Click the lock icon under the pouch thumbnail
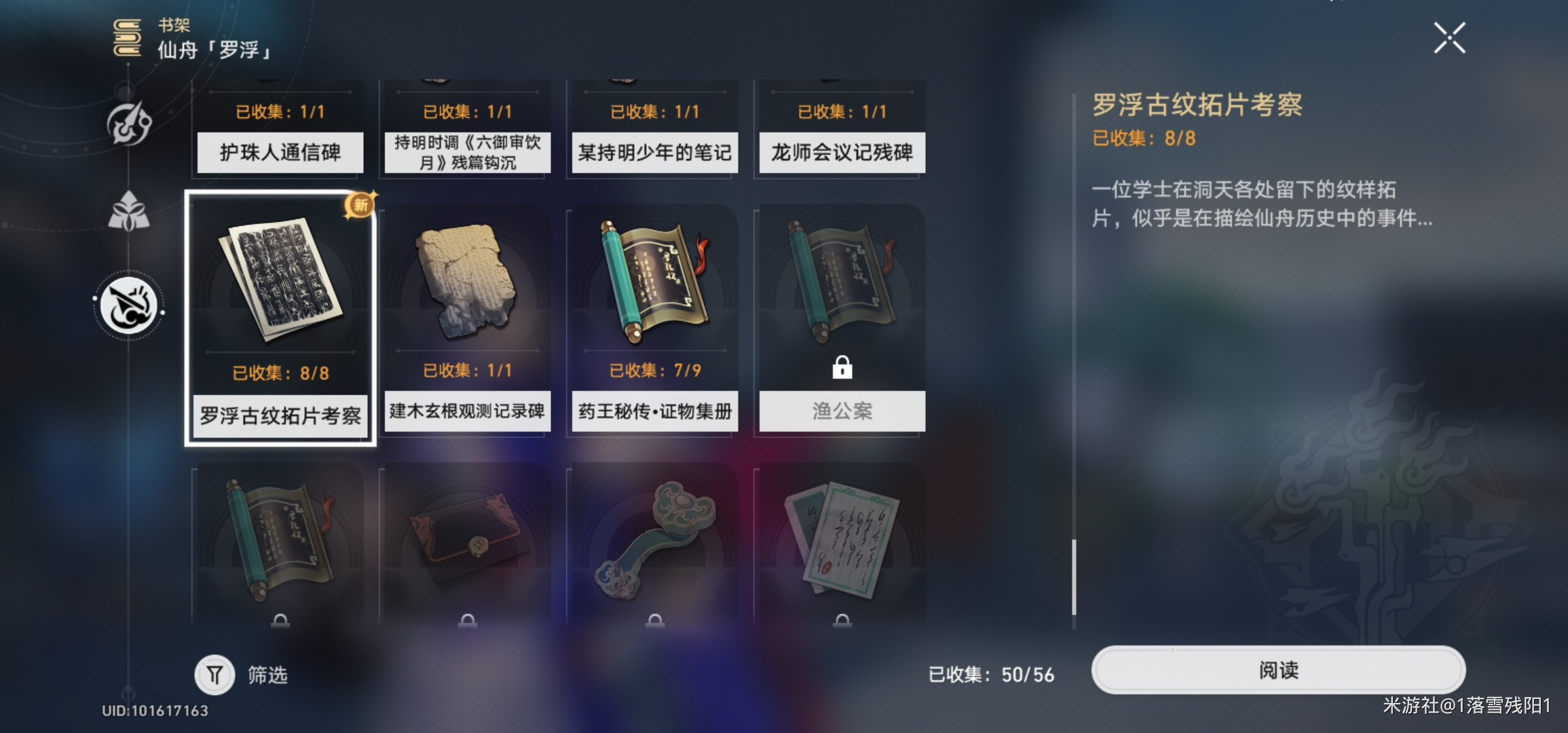Screen dimensions: 1568x733 click(x=467, y=620)
